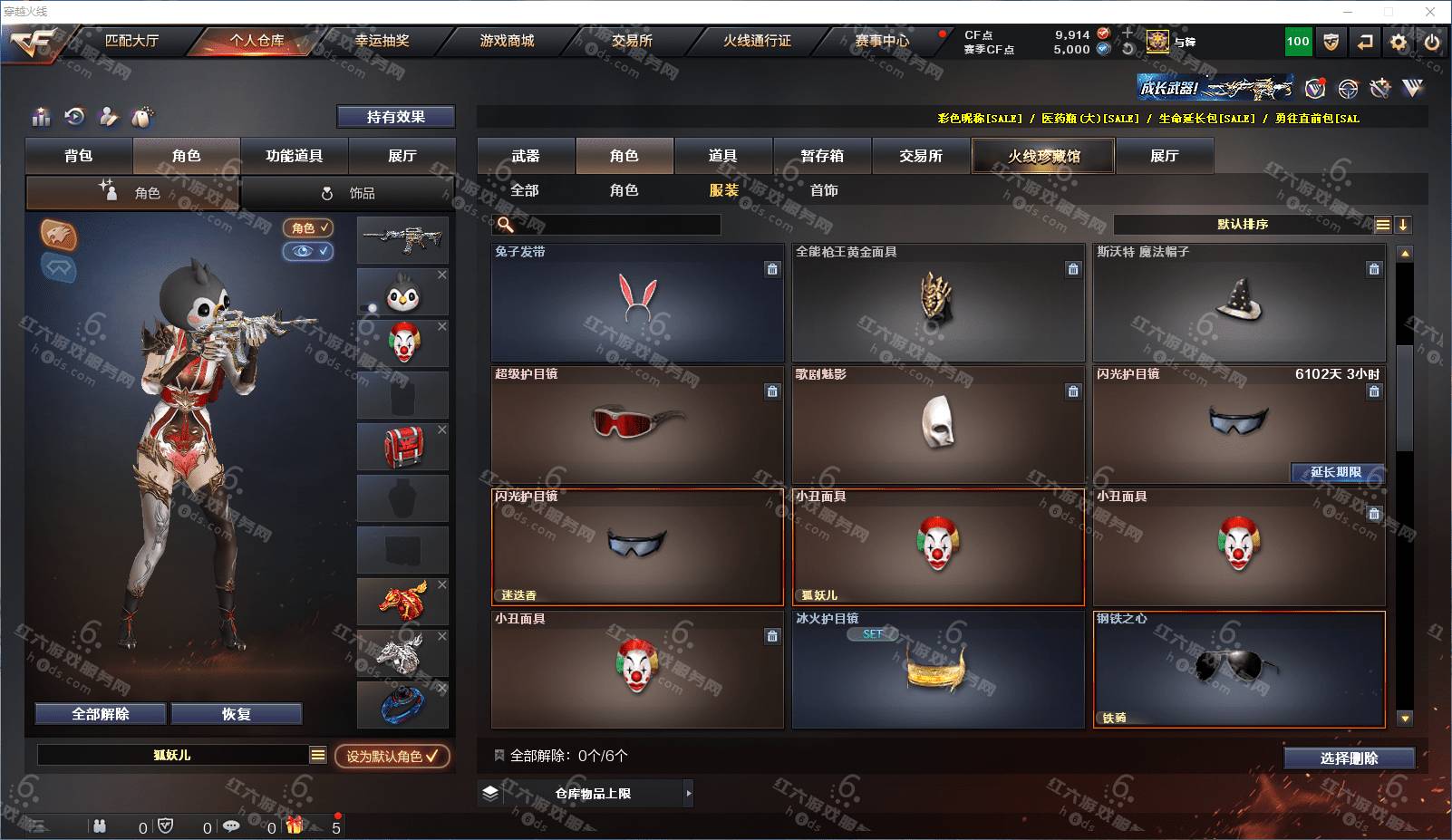Image resolution: width=1452 pixels, height=840 pixels.
Task: Click the 选择删除 select delete button
Action: pos(1349,758)
